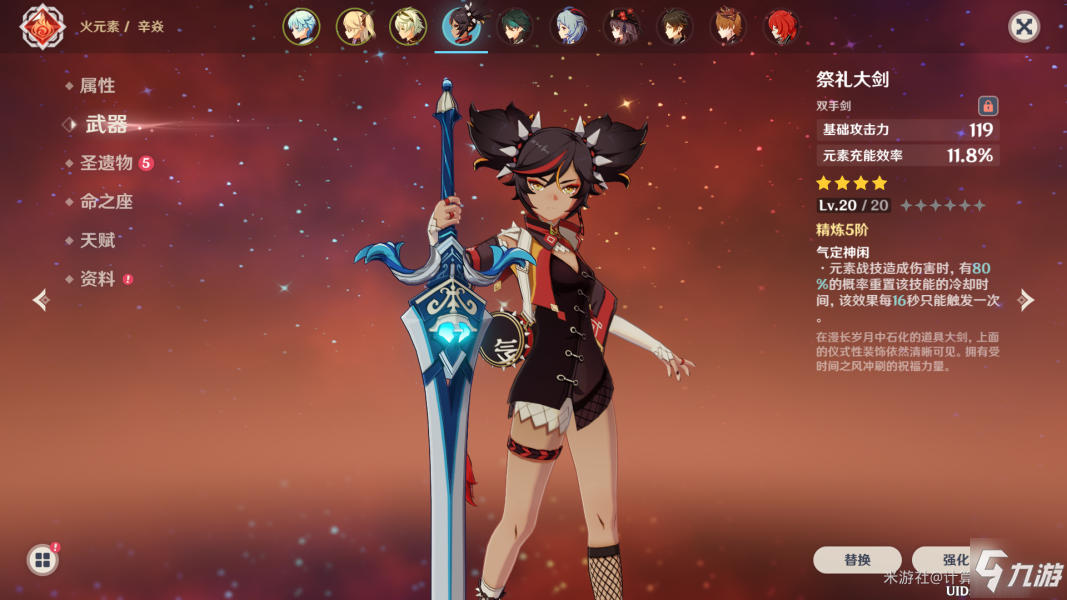The width and height of the screenshot is (1067, 600).
Task: Show the 天赋 (Talents) page
Action: pyautogui.click(x=97, y=241)
